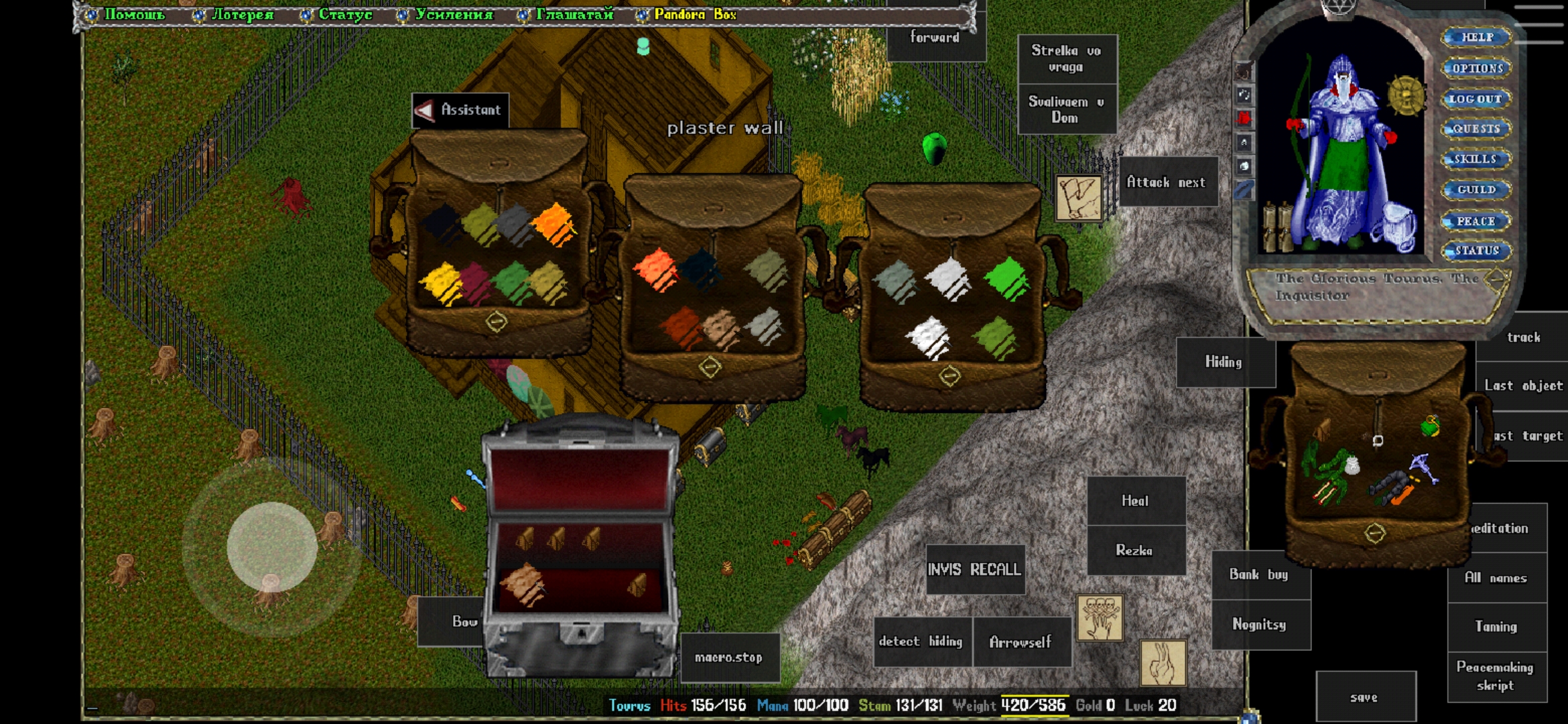Select the bright orange cloth in the backpack
Image resolution: width=1568 pixels, height=724 pixels.
tap(553, 225)
